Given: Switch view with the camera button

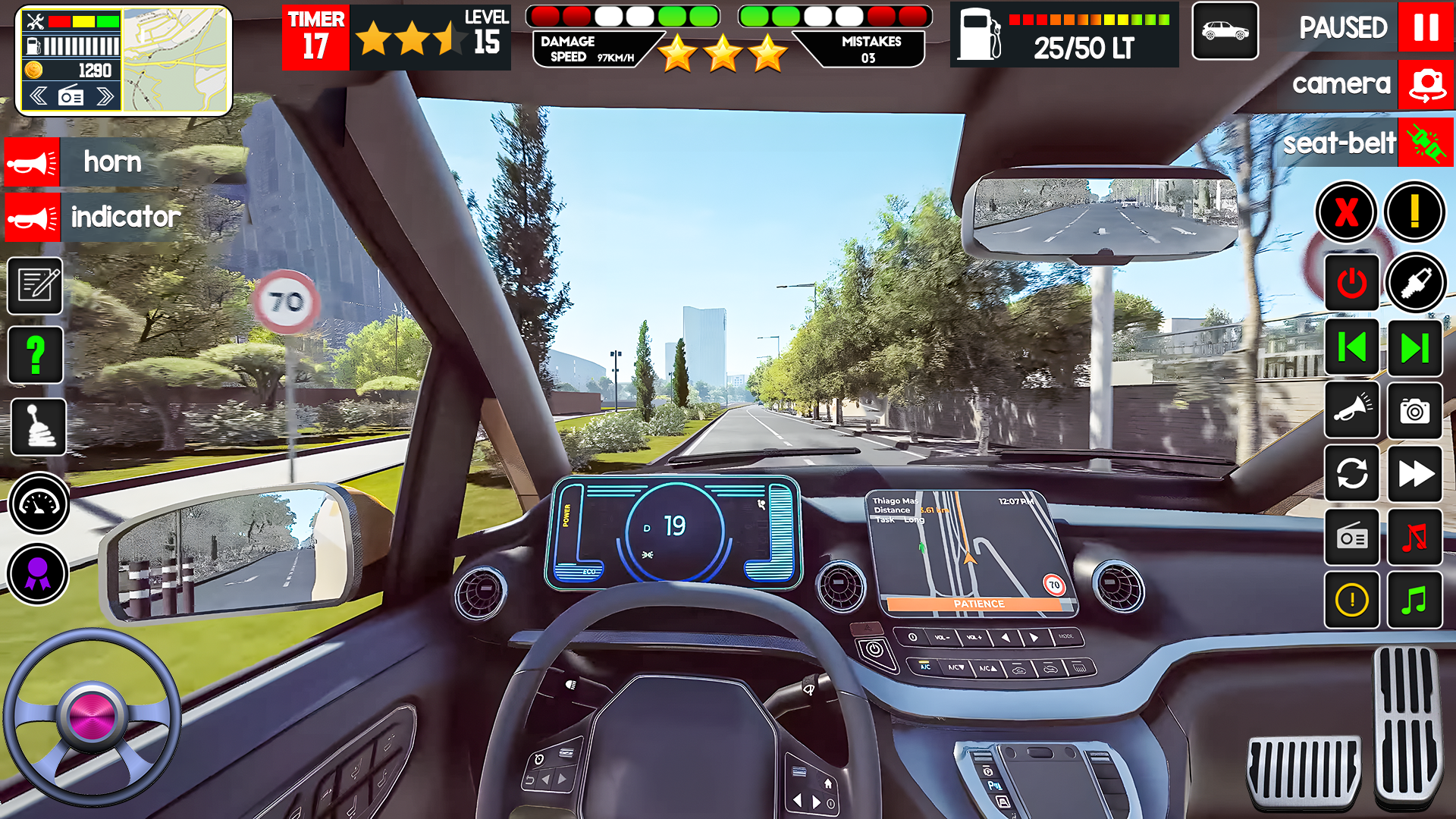Looking at the screenshot, I should (x=1426, y=84).
